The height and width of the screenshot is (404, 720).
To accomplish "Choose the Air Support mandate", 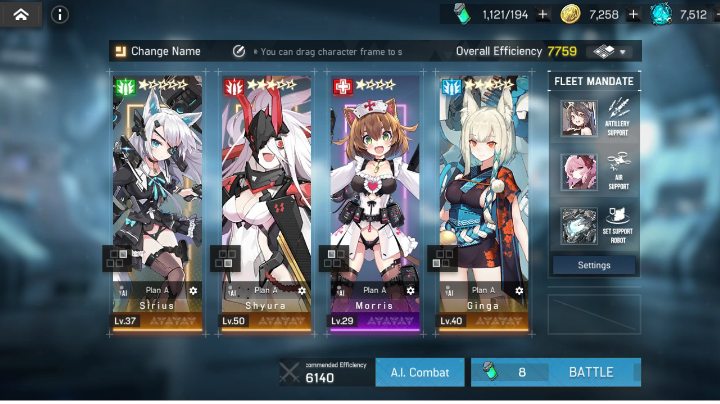I will (594, 172).
